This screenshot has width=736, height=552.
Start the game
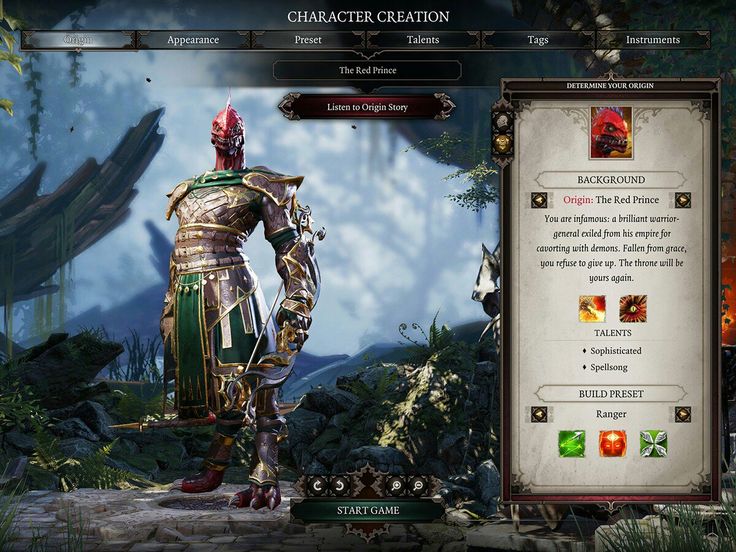pos(367,511)
